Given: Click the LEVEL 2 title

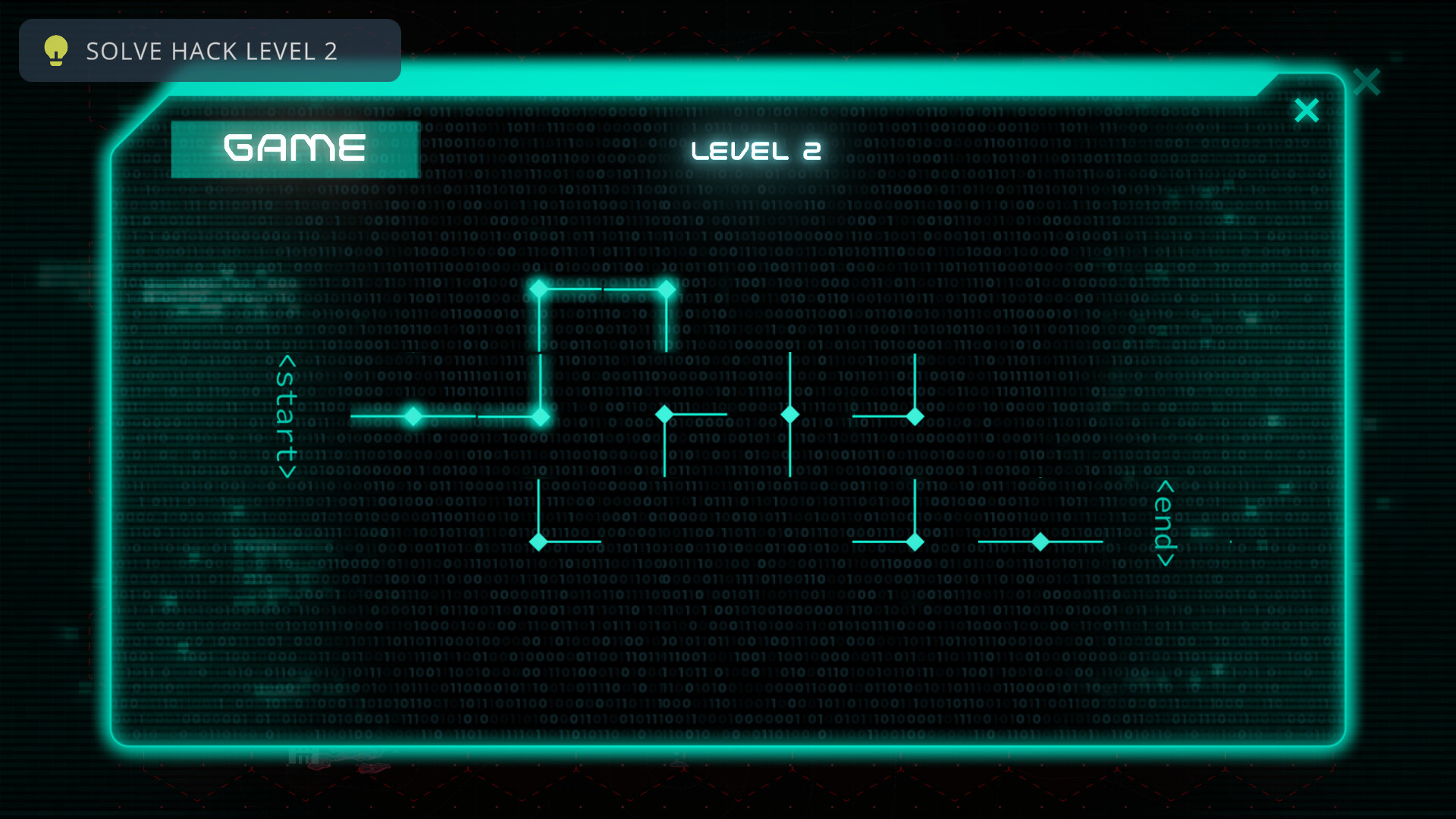Looking at the screenshot, I should [756, 151].
